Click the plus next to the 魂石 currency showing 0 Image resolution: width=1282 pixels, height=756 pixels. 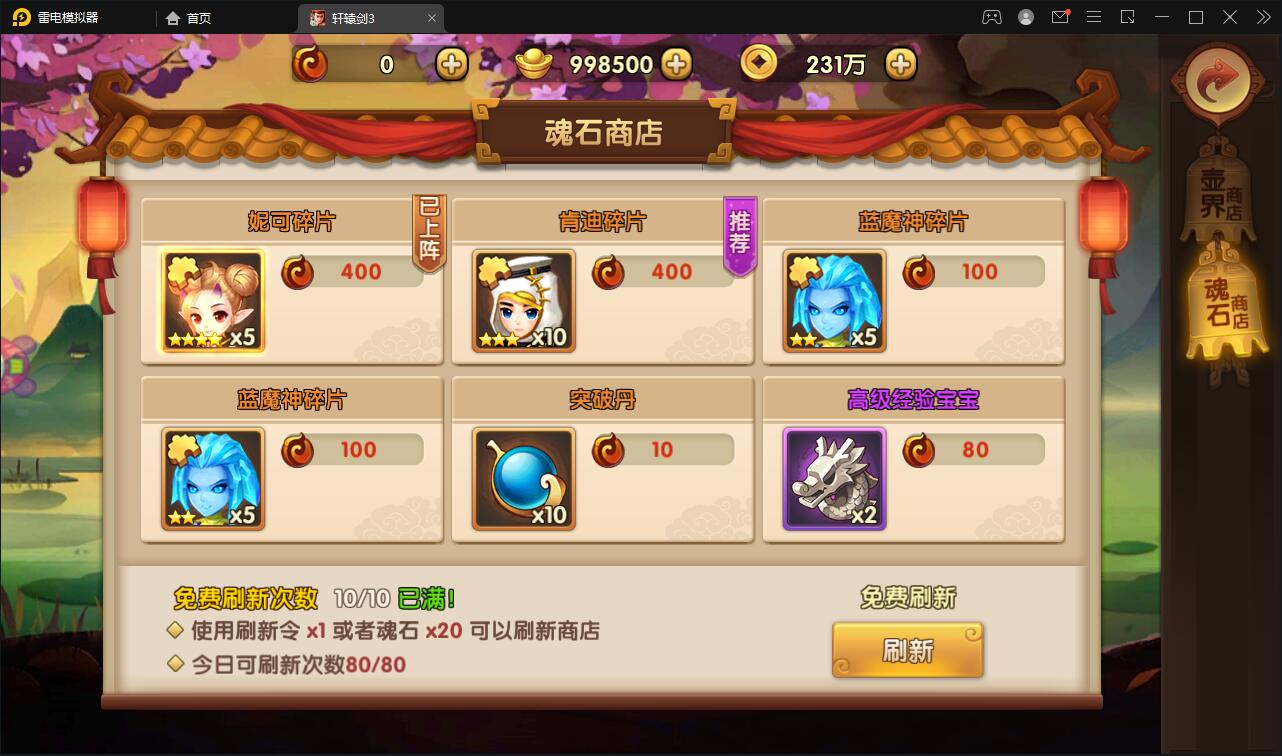point(450,63)
